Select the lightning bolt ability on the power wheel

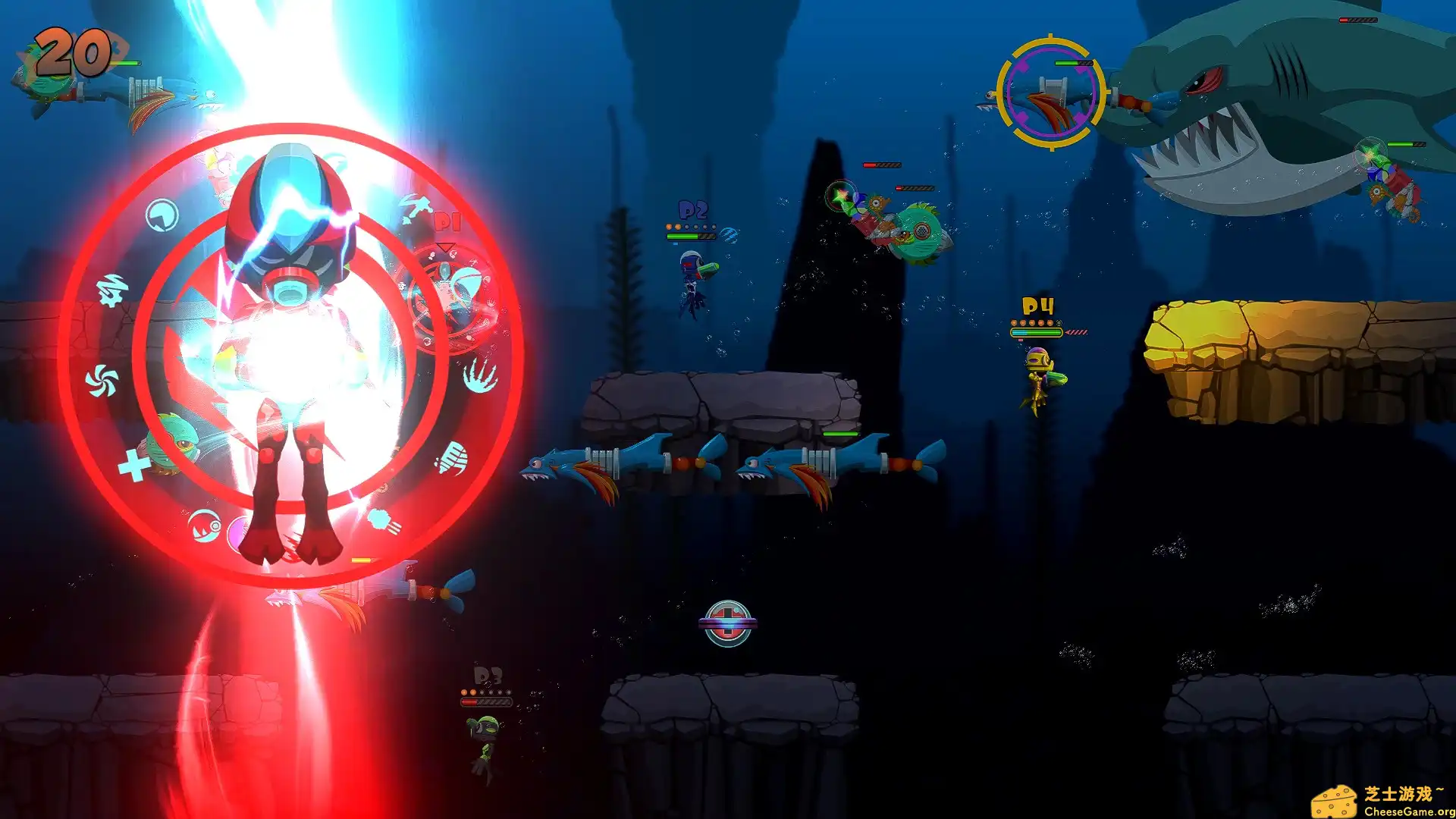tap(111, 289)
